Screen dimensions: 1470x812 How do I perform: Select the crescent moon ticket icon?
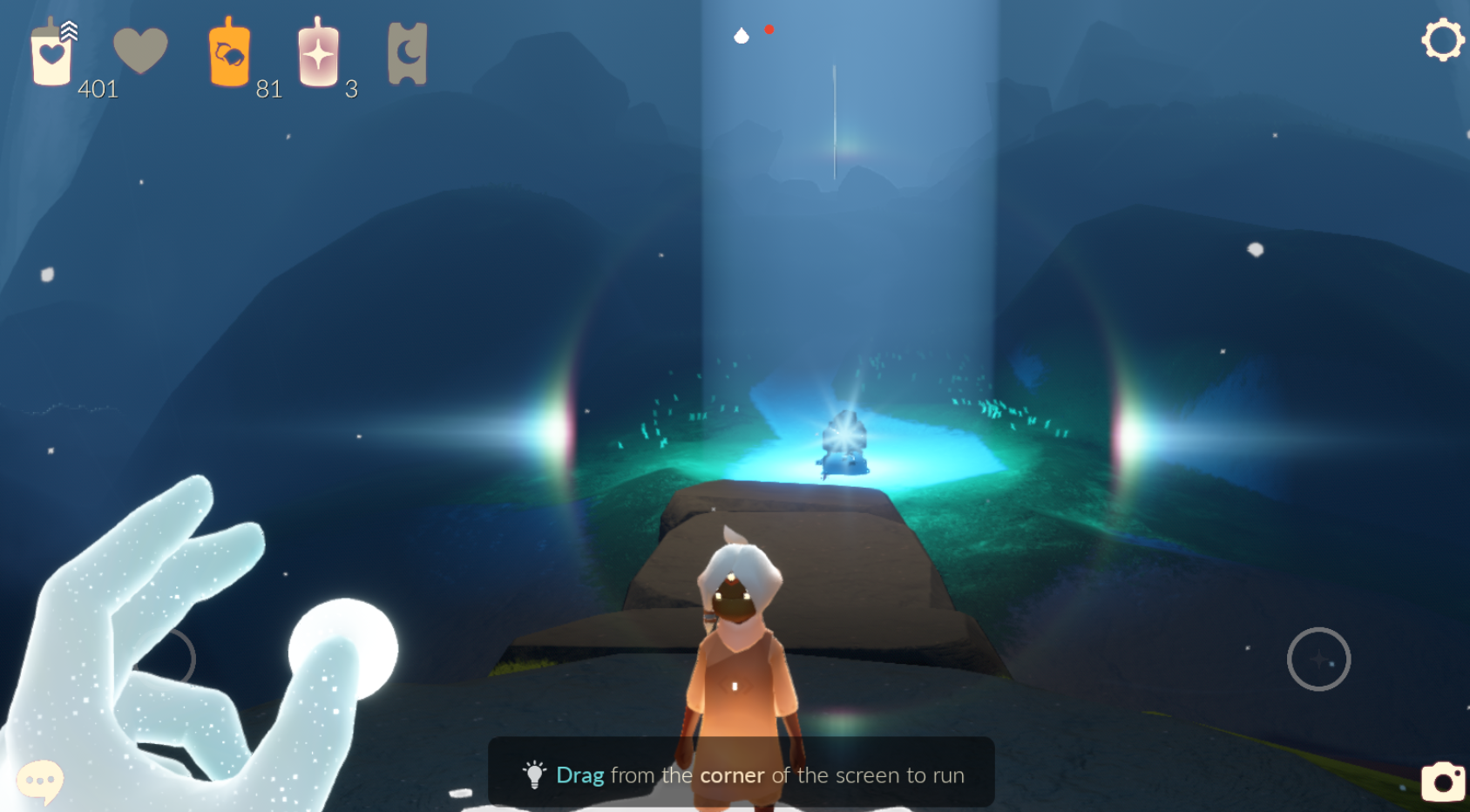tap(407, 54)
